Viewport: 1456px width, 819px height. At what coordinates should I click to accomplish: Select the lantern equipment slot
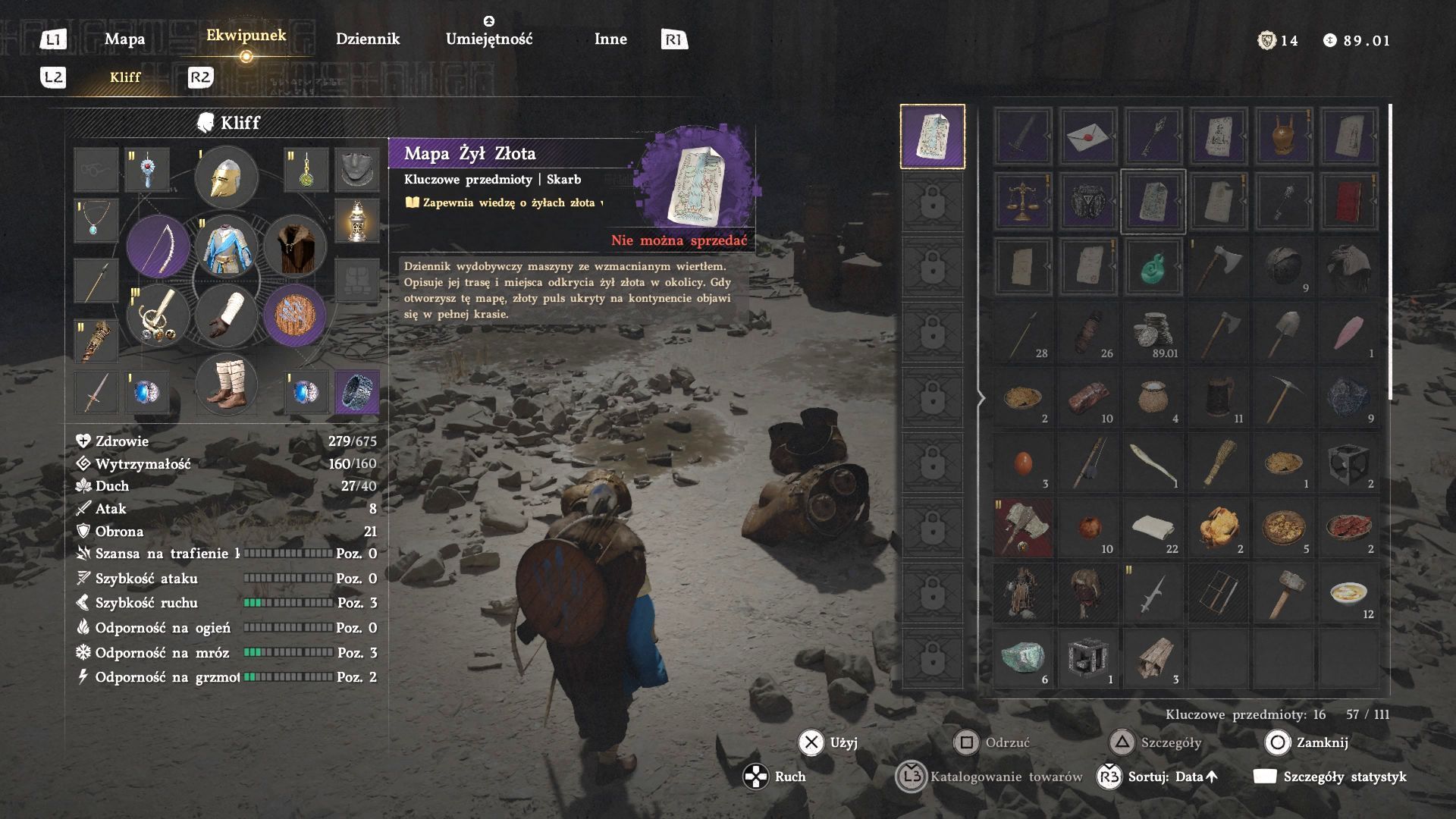click(356, 221)
